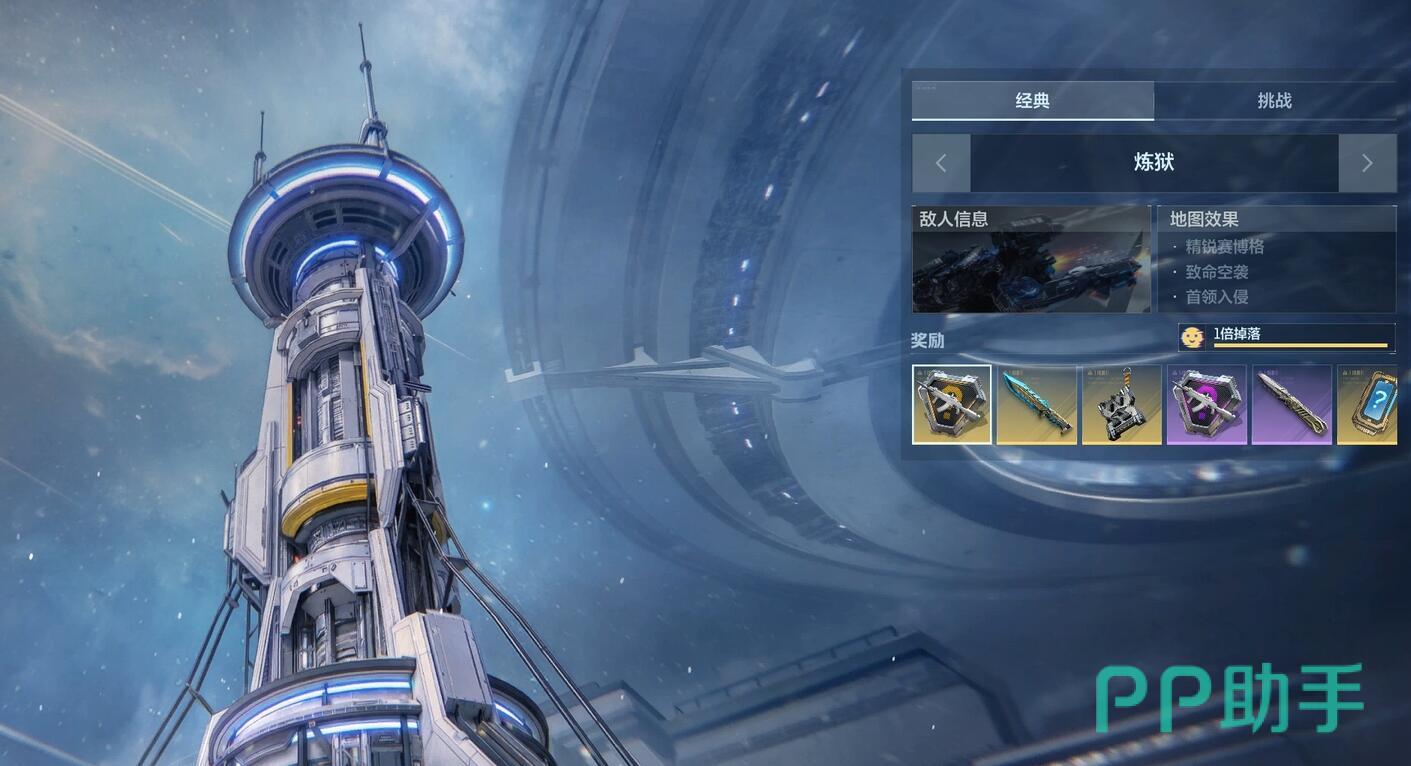
Task: Select the blue combat knife reward
Action: (1037, 404)
